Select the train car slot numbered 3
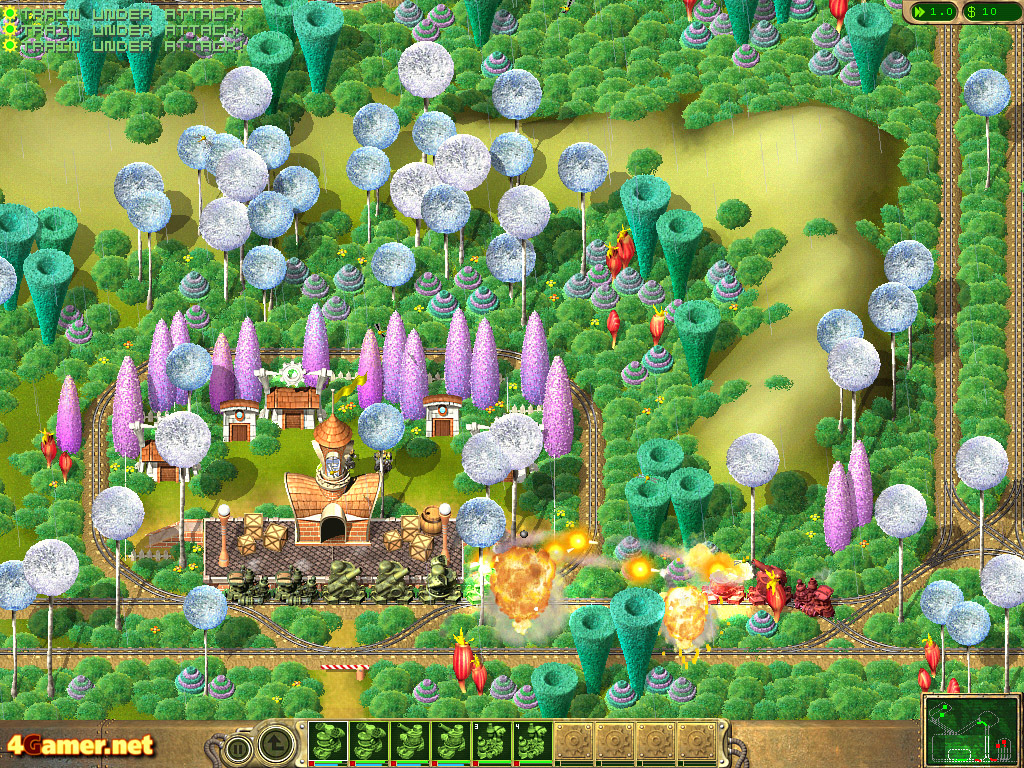1024x768 pixels. coord(493,742)
